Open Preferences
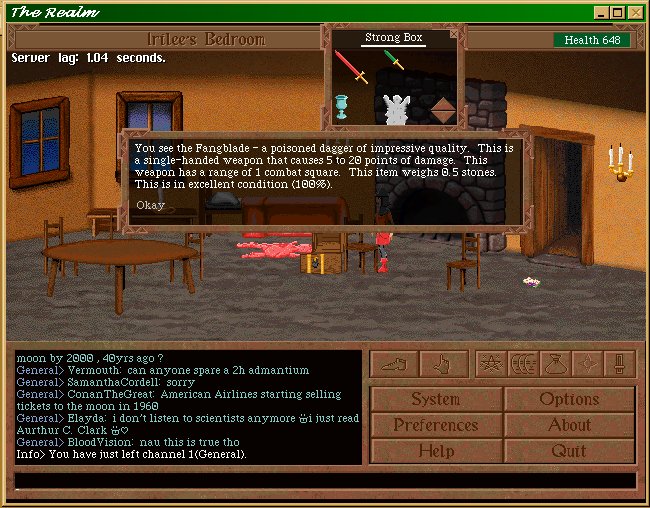Image resolution: width=650 pixels, height=508 pixels. [436, 425]
